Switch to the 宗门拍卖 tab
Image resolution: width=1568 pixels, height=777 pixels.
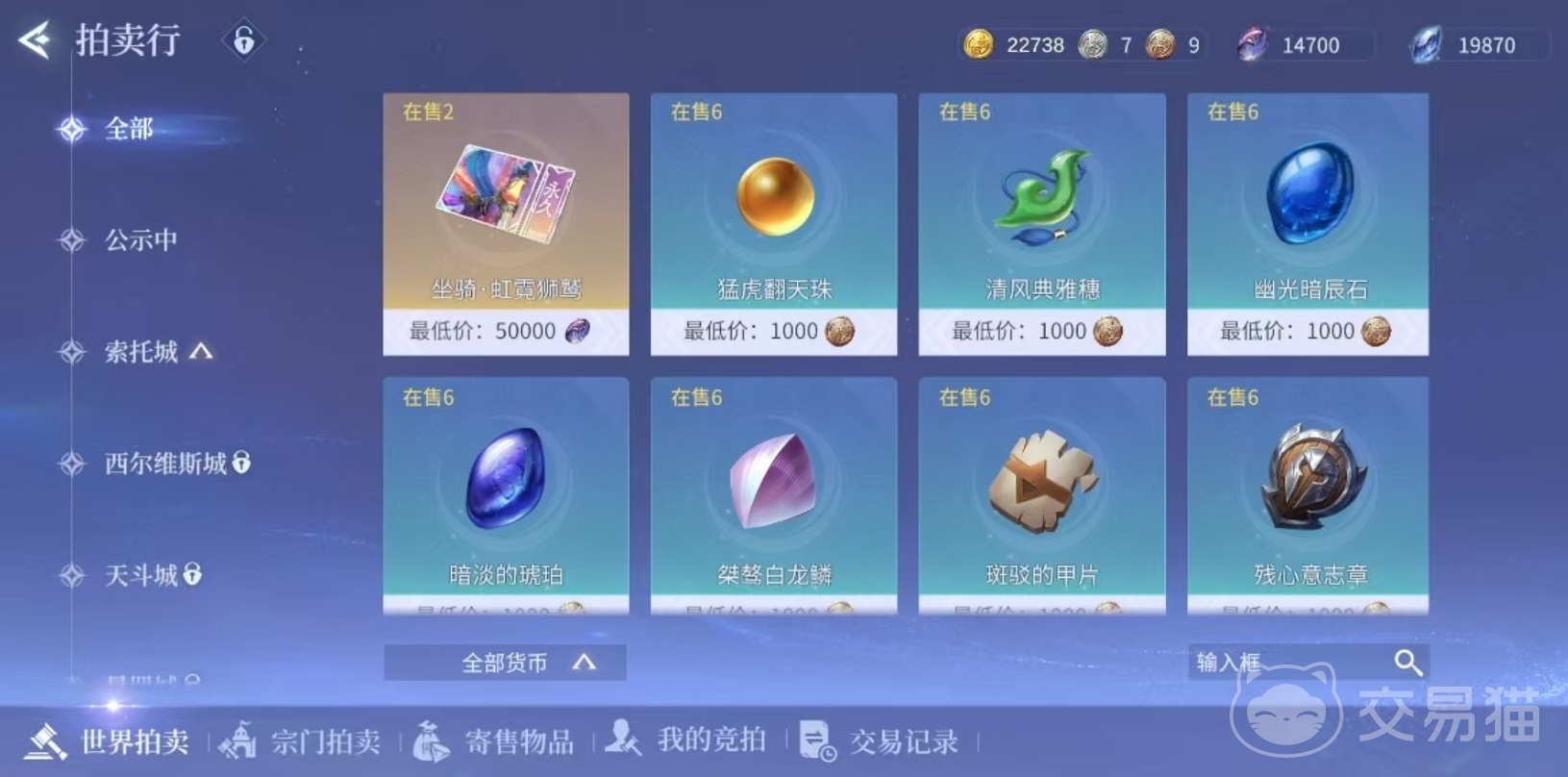[x=324, y=741]
